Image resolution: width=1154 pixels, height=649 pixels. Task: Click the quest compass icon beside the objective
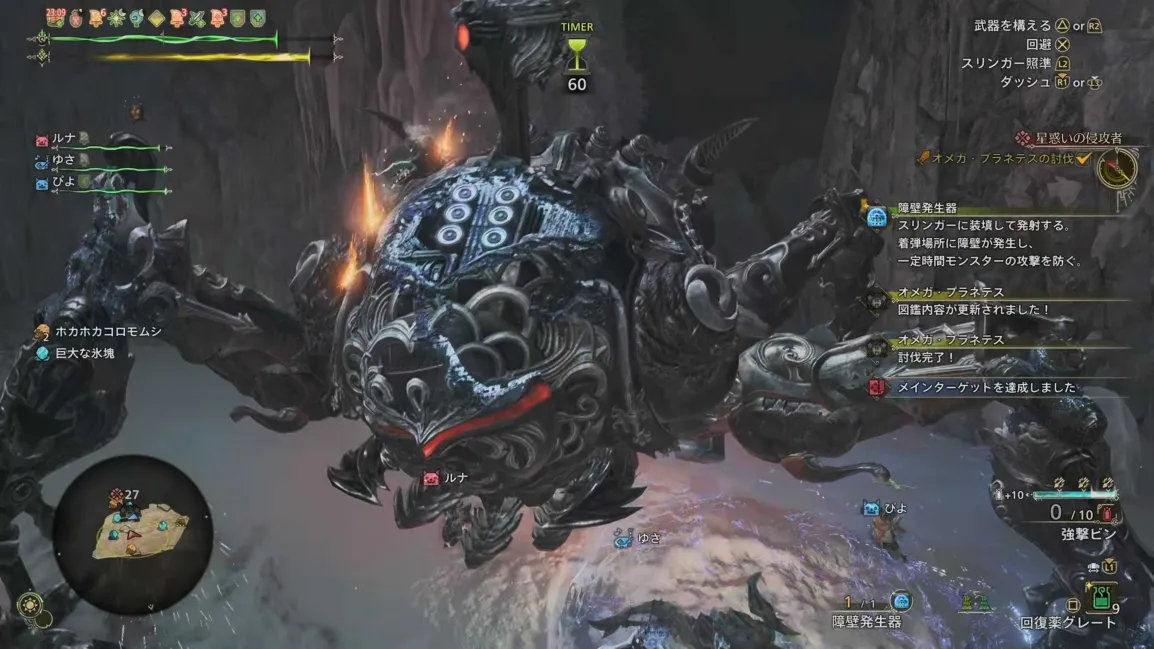(x=1117, y=168)
